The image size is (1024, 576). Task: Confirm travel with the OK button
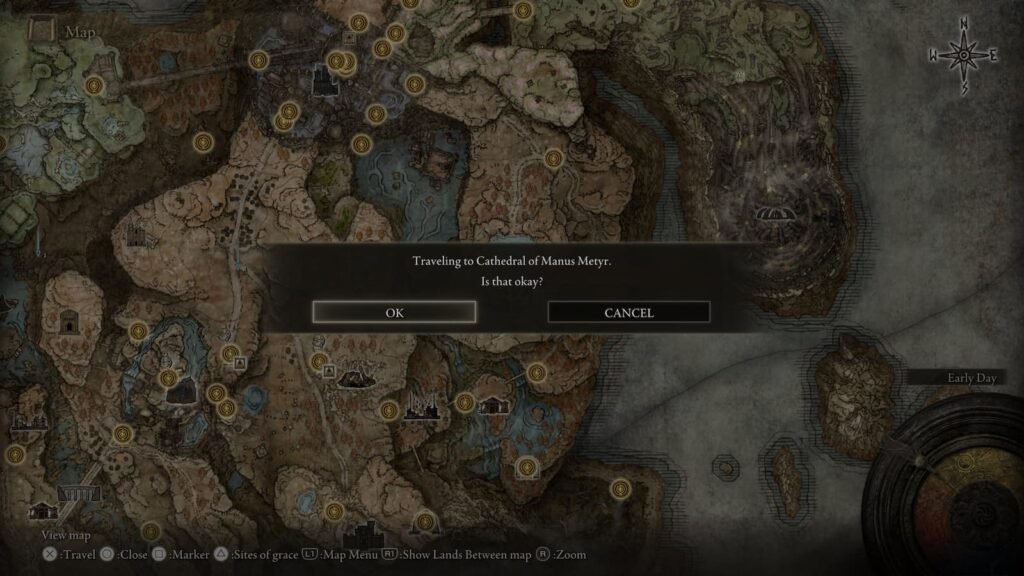coord(394,312)
